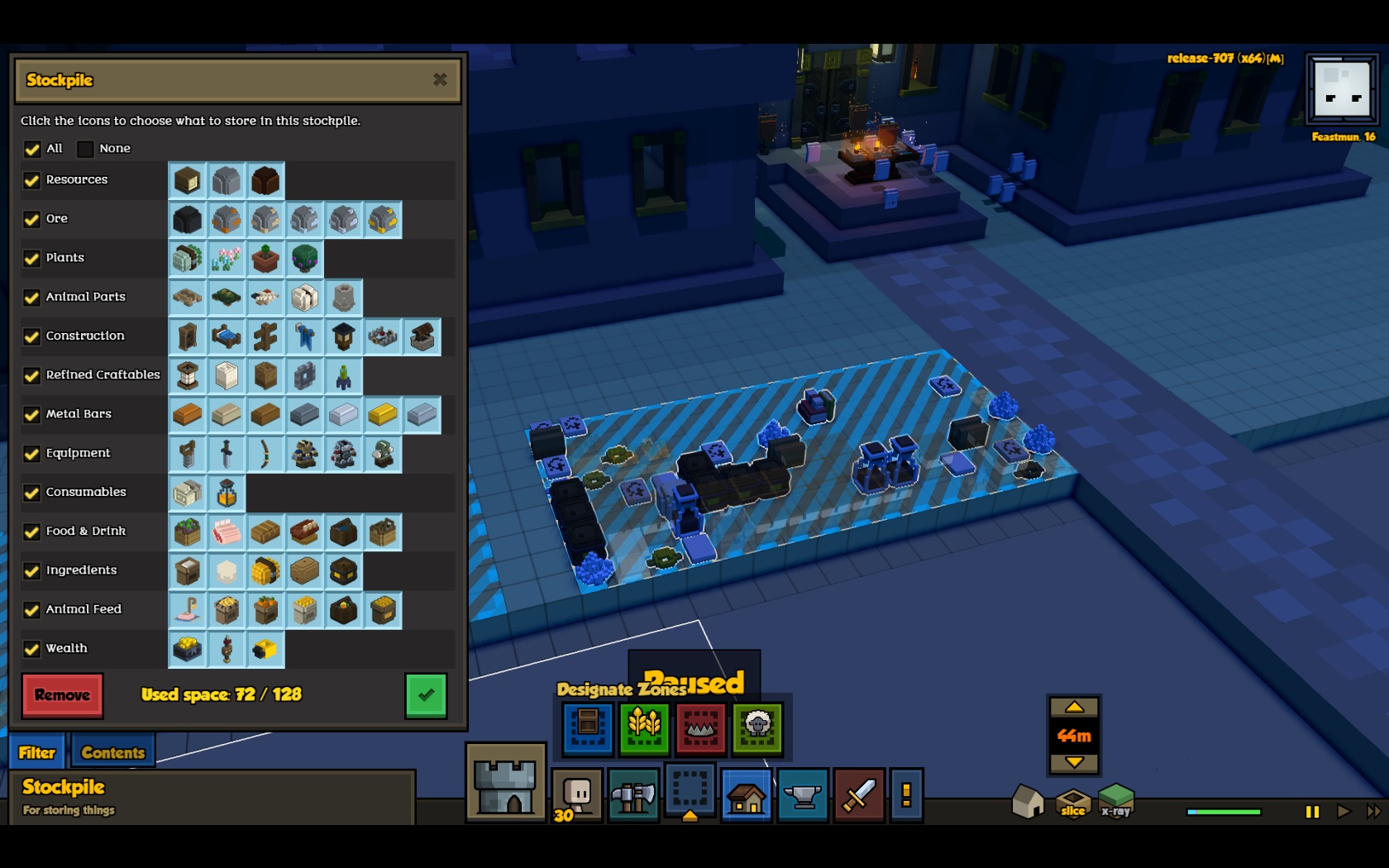
Task: Uncheck the Food & Drink category
Action: coord(32,532)
